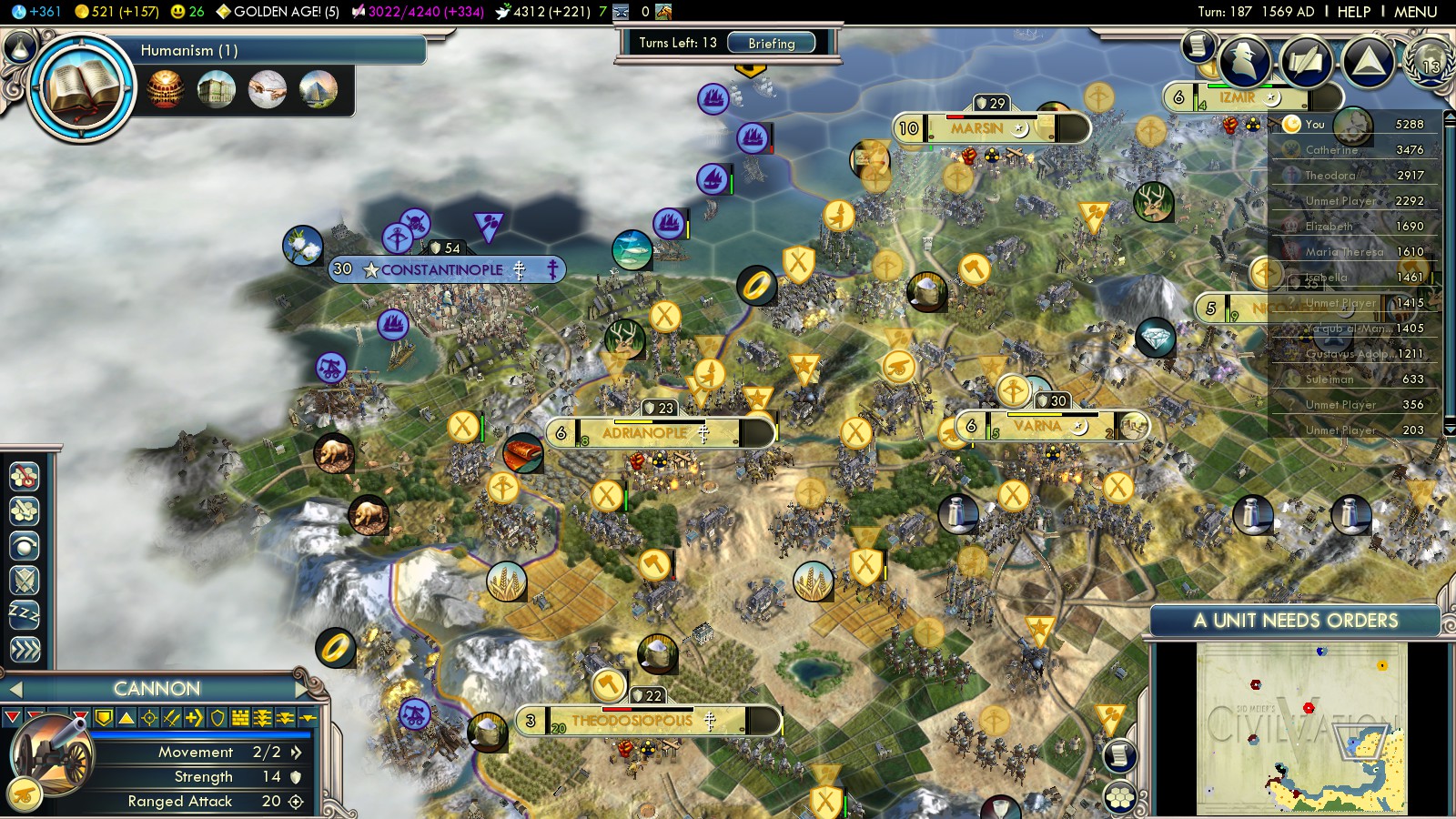
Task: Select the skip turn arrows action
Action: pyautogui.click(x=25, y=649)
